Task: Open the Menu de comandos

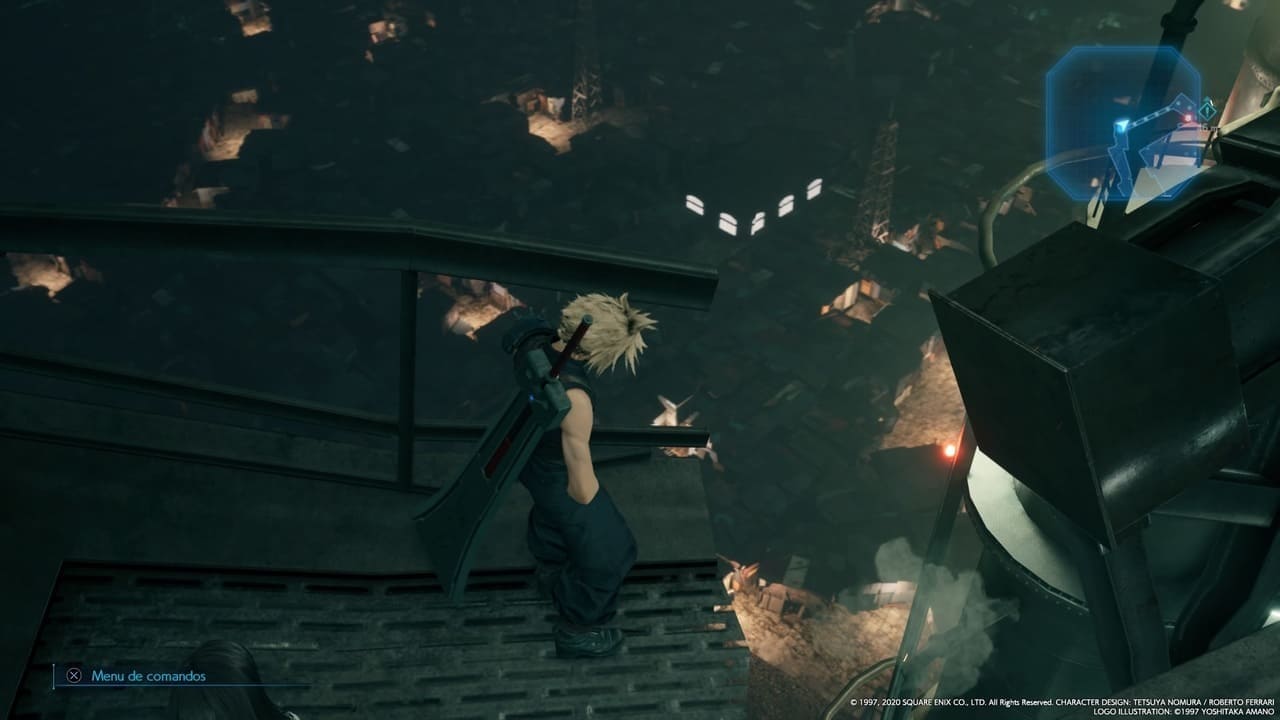Action: point(136,676)
